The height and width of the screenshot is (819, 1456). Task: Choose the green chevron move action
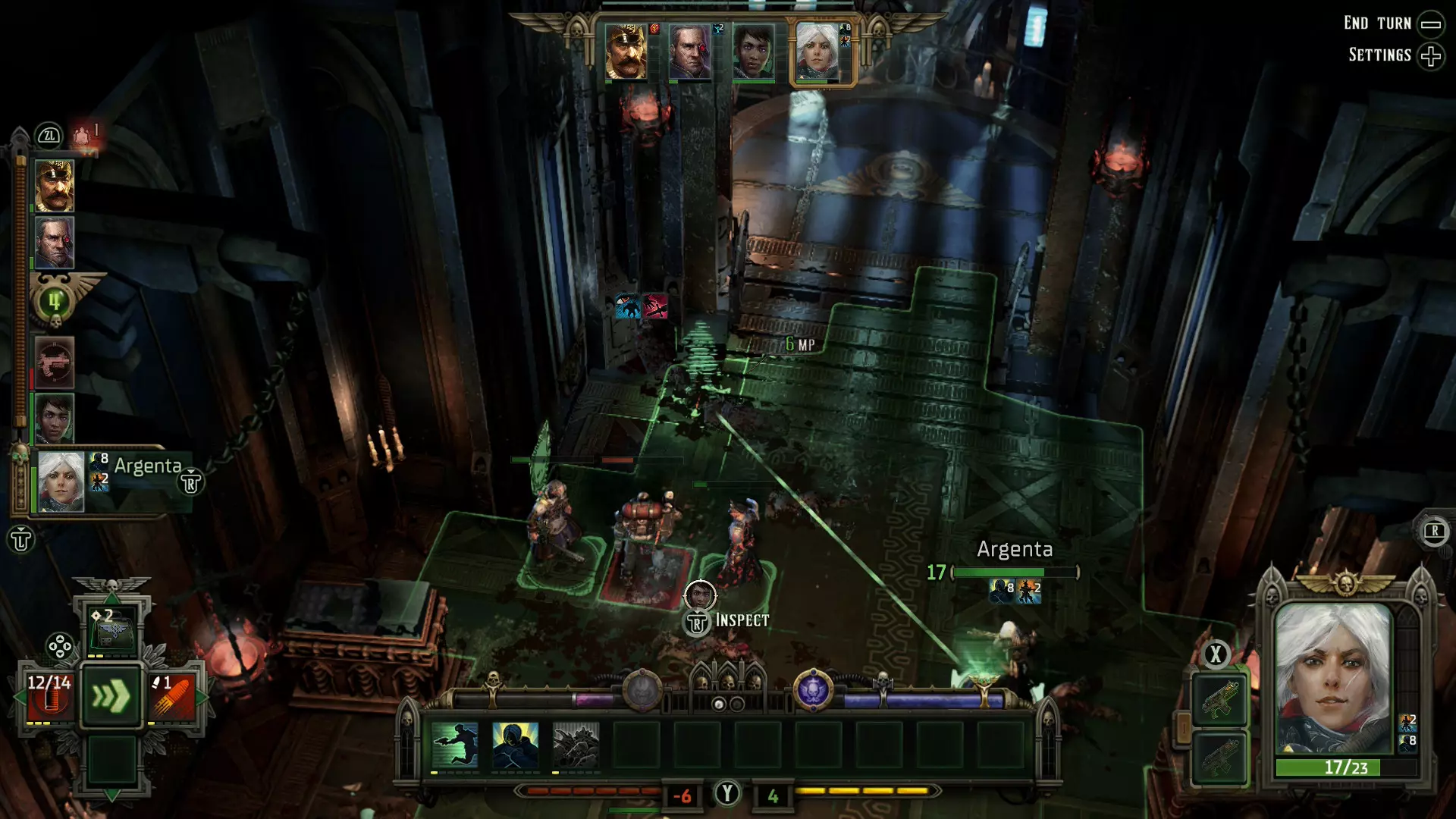point(112,695)
